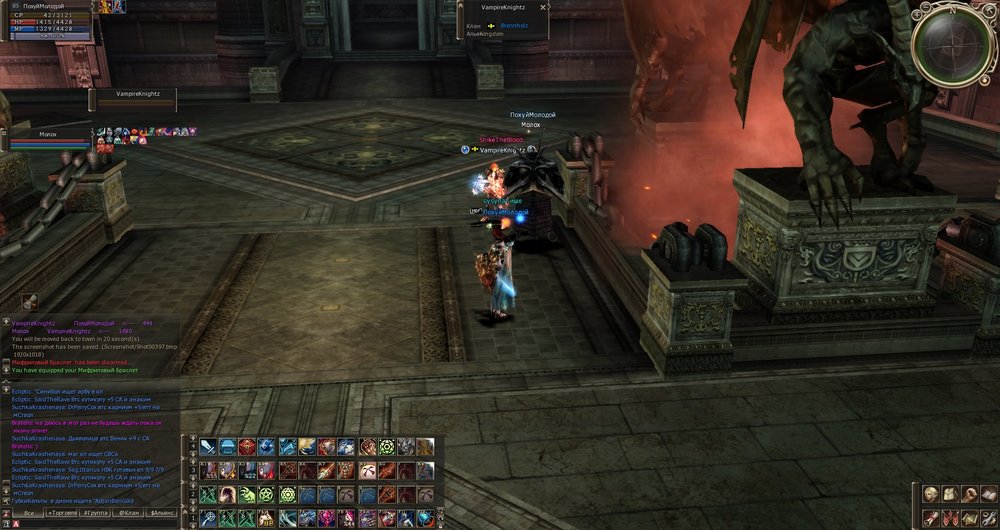Open the world map parchment icon
Screen dimensions: 1000x530
pos(969,517)
